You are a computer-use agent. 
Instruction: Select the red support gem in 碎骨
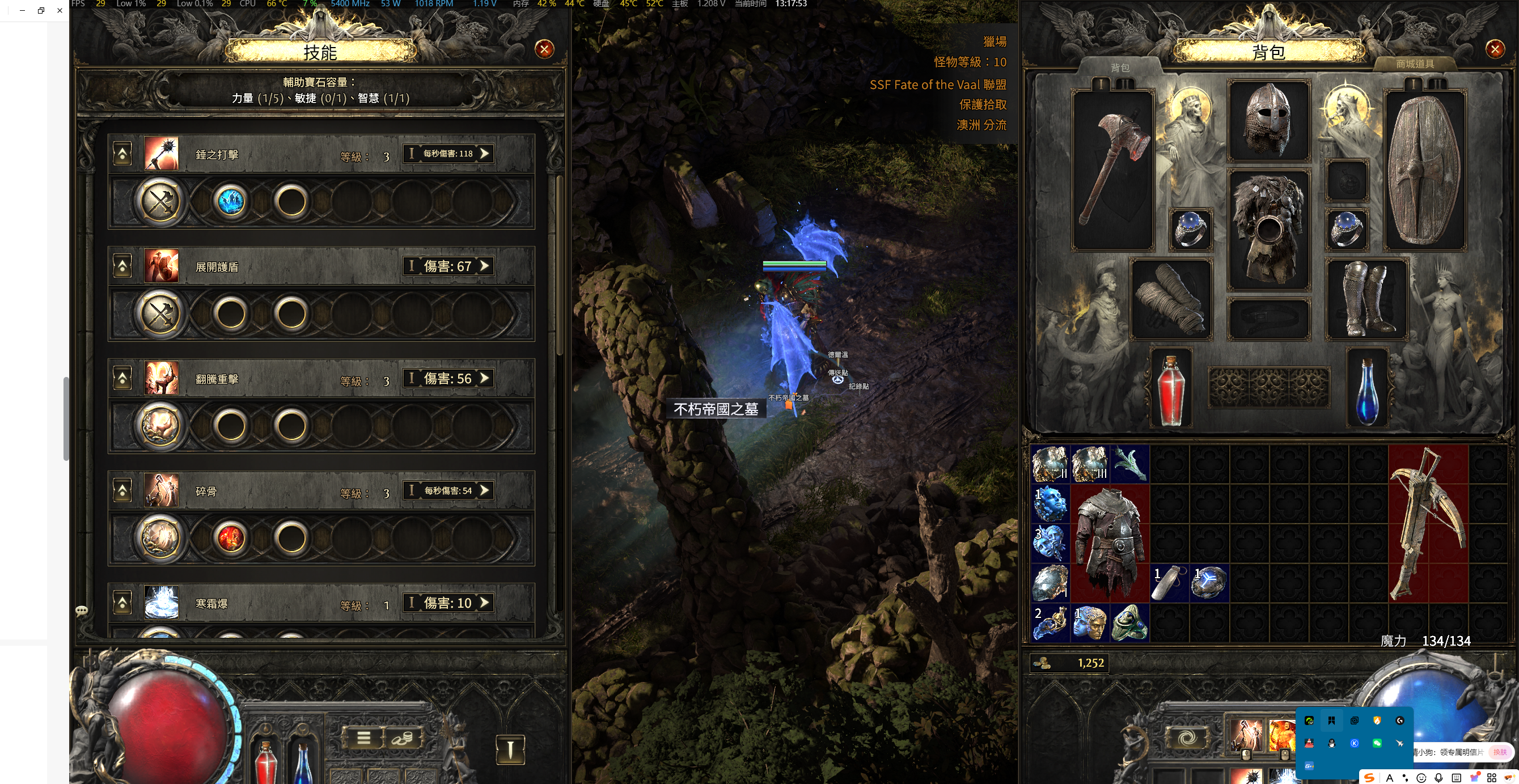(231, 537)
